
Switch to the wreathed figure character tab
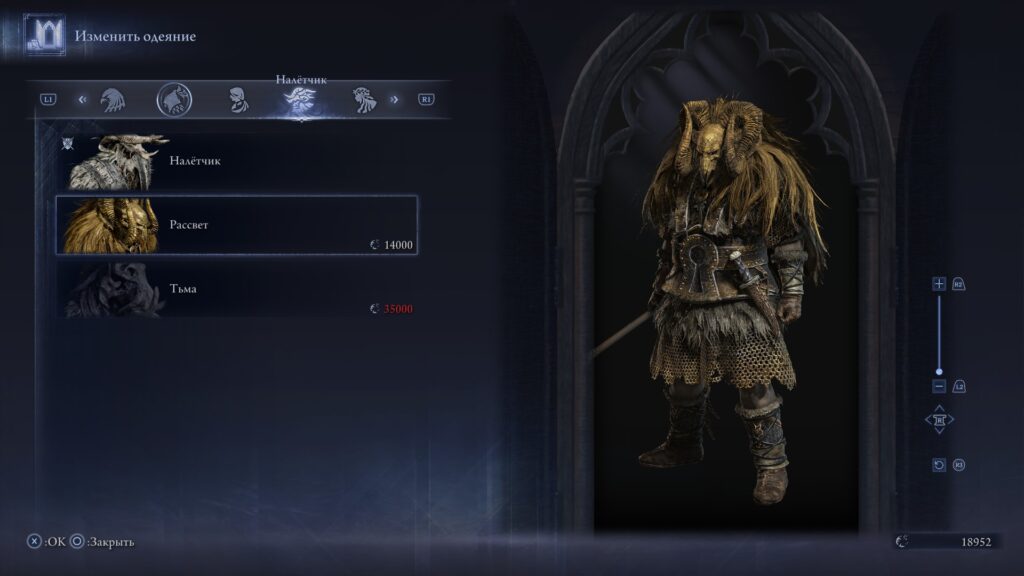(362, 99)
